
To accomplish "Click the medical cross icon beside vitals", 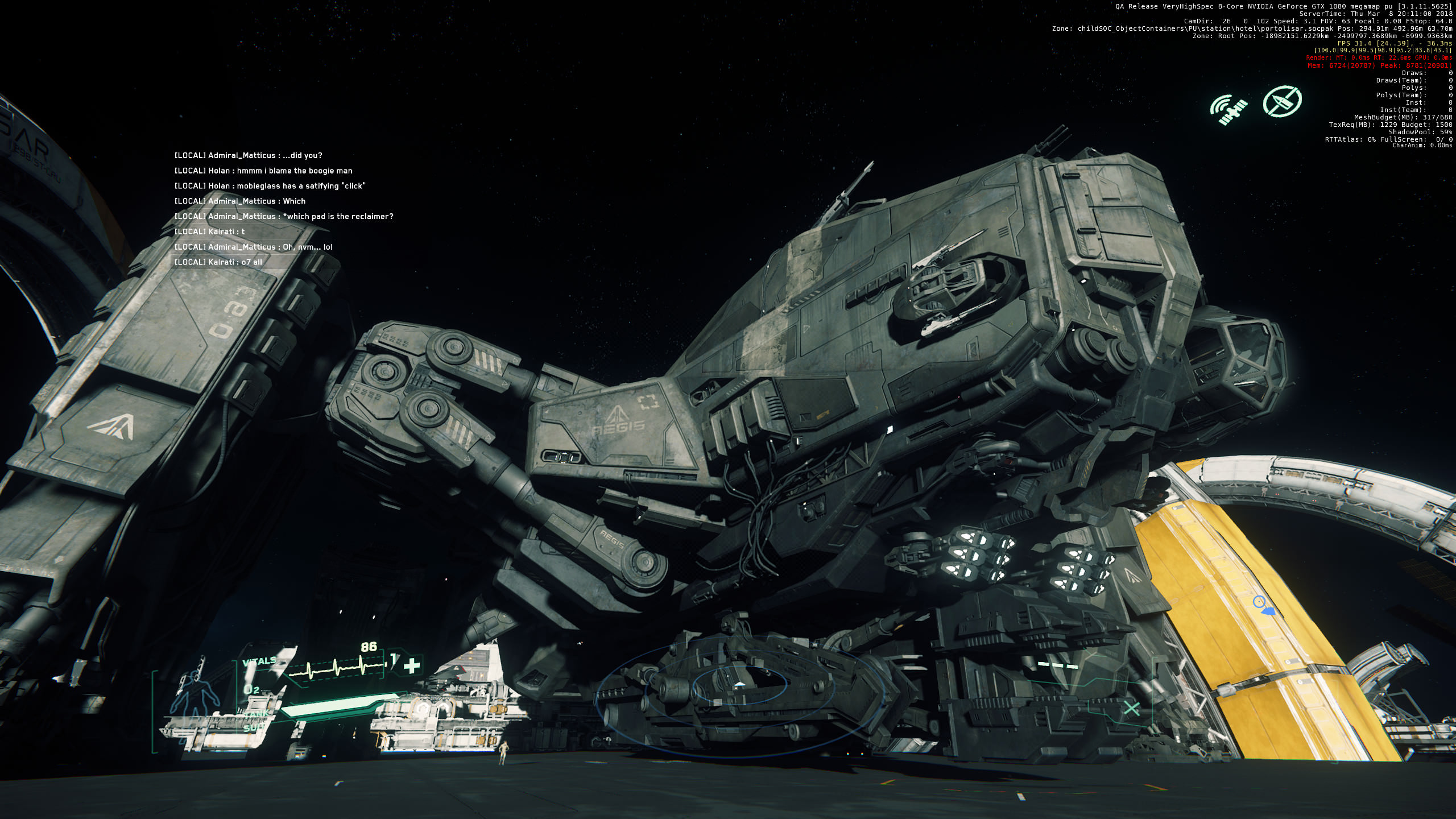I will coord(412,665).
